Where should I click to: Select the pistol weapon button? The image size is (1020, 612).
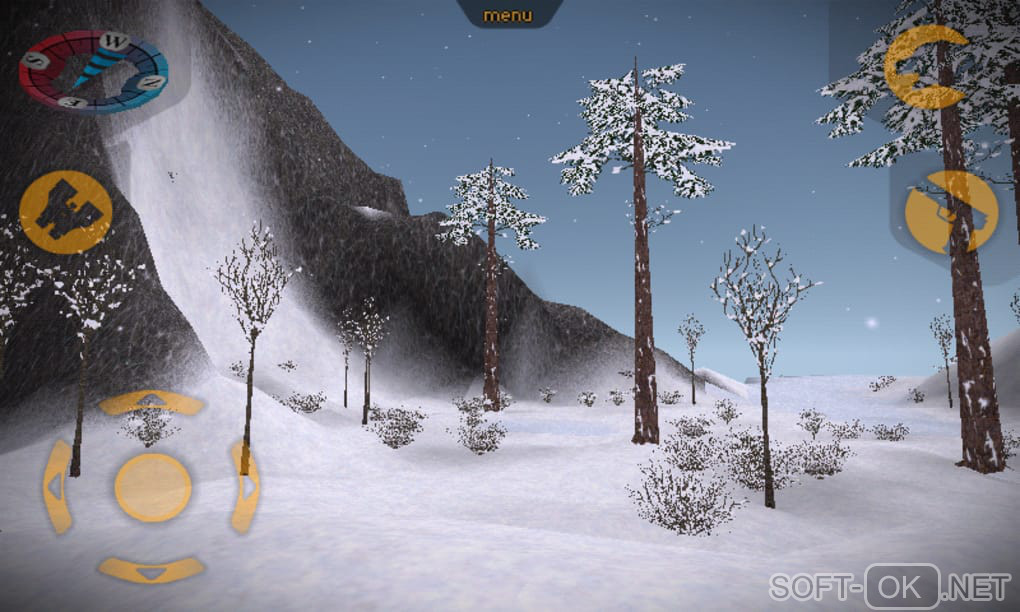point(951,212)
